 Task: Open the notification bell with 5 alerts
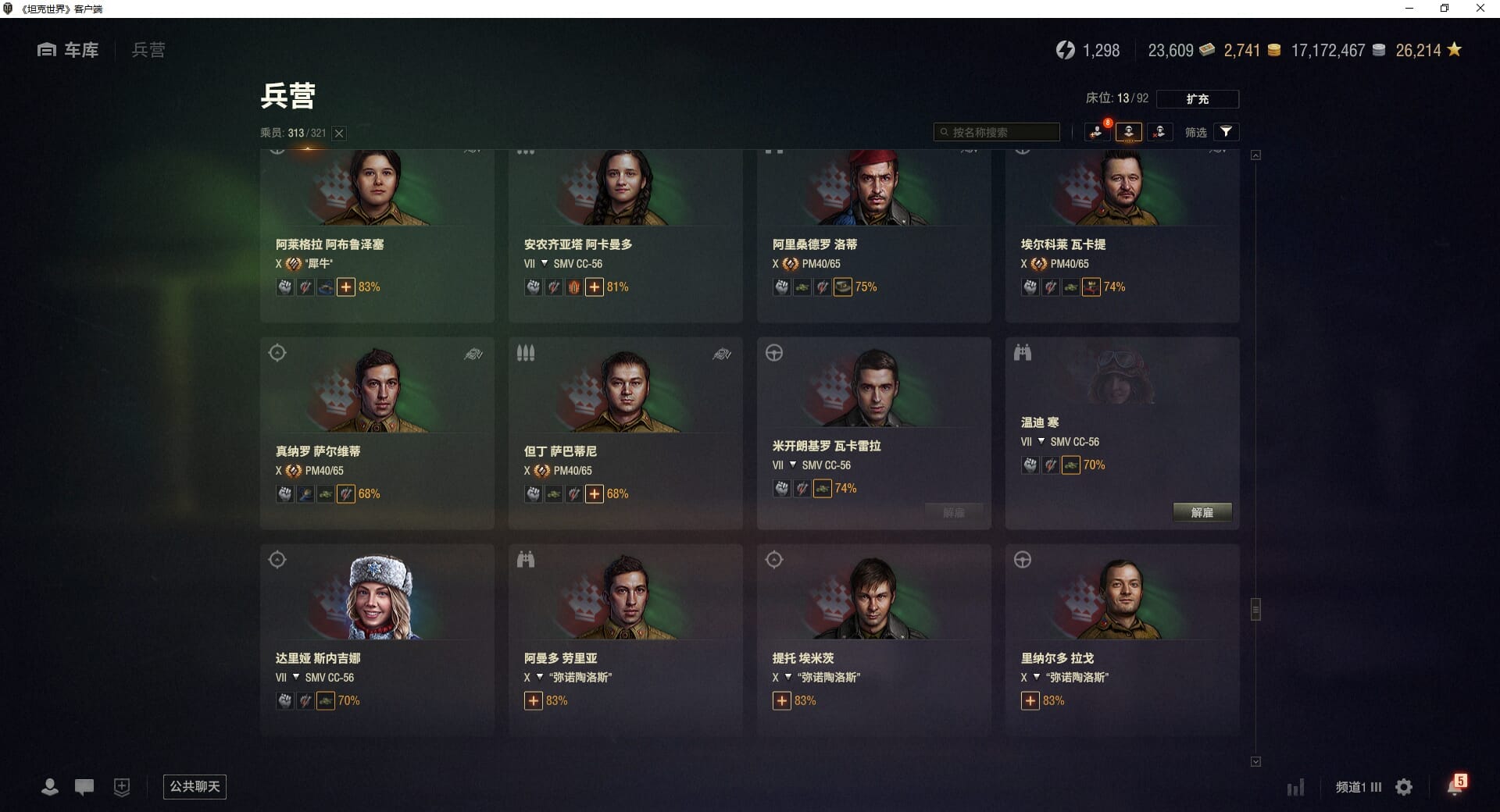[1455, 786]
